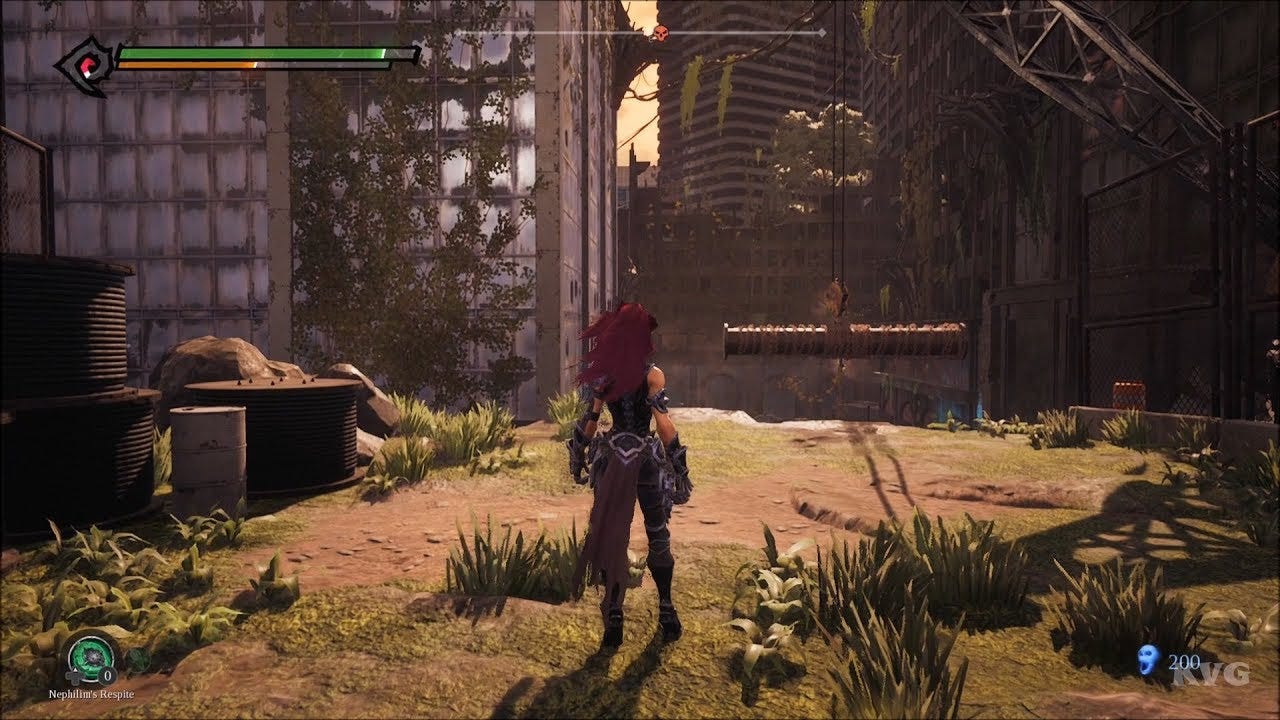Click the item count showing 0

[106, 674]
